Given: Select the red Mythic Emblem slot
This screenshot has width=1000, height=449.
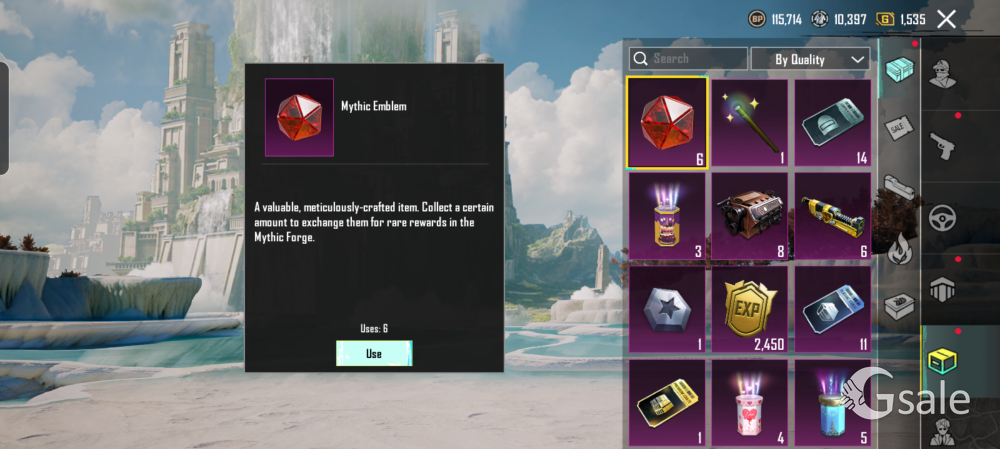Looking at the screenshot, I should [667, 123].
